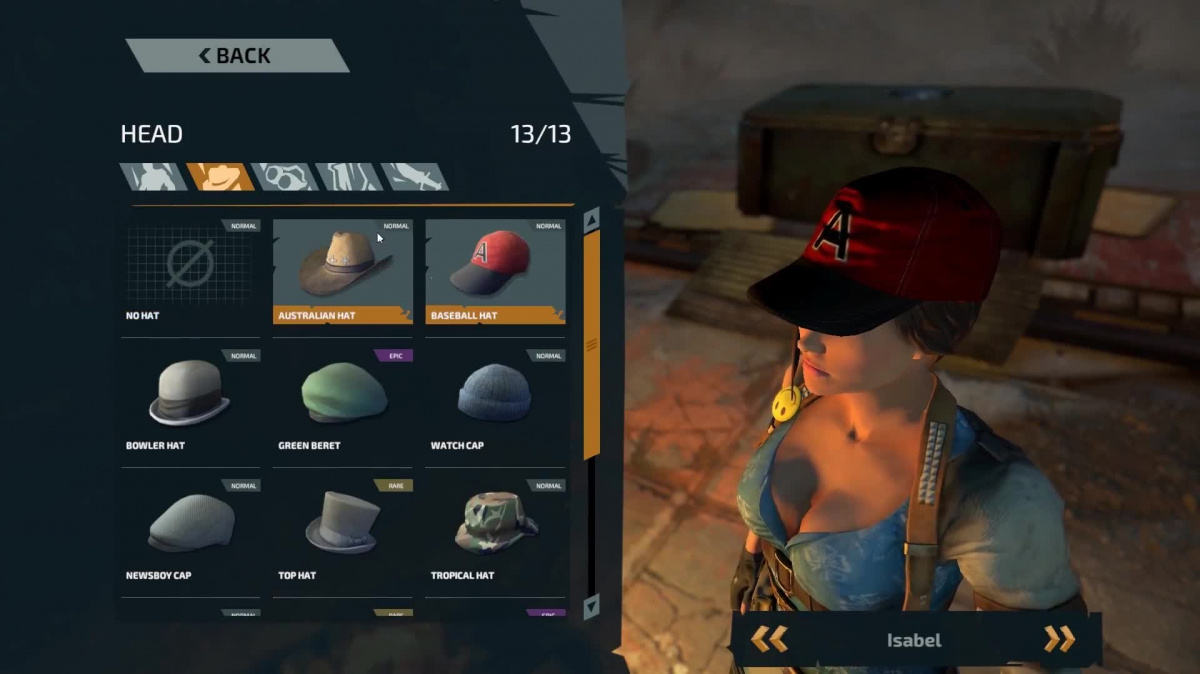Switch to the next character
The width and height of the screenshot is (1200, 674).
click(1059, 639)
